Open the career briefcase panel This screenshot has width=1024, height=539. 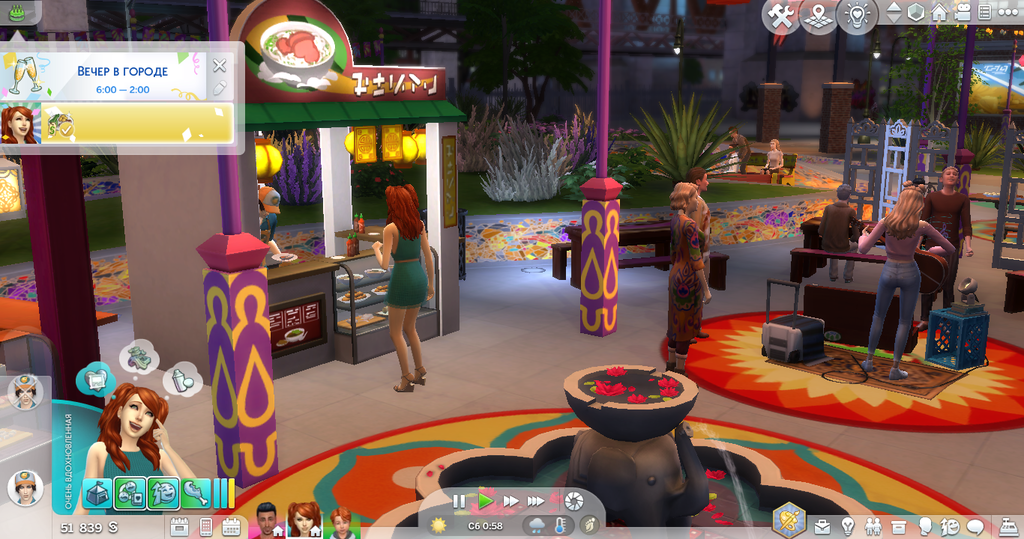[x=823, y=526]
